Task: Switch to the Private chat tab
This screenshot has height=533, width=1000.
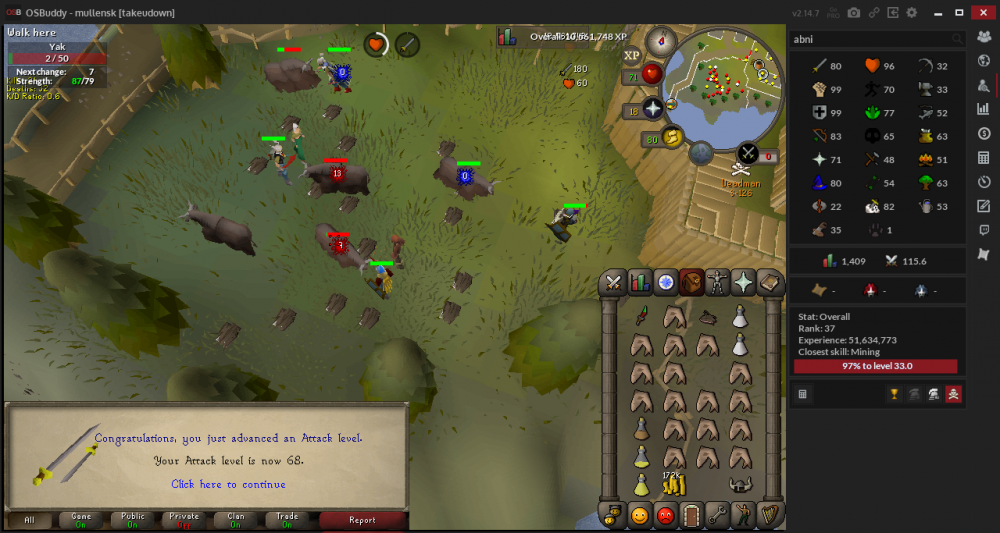Action: point(184,520)
